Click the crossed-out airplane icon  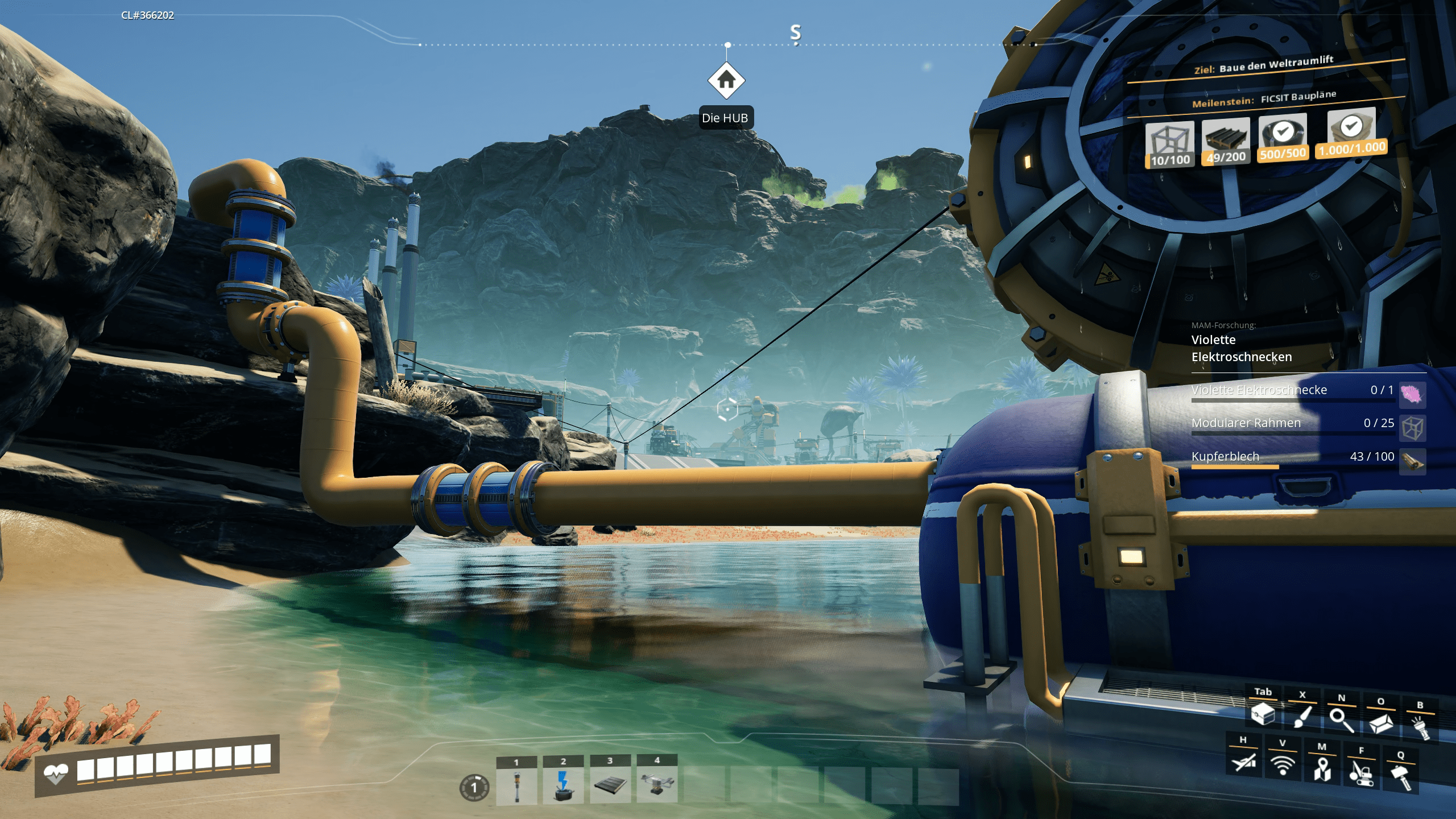click(1243, 761)
